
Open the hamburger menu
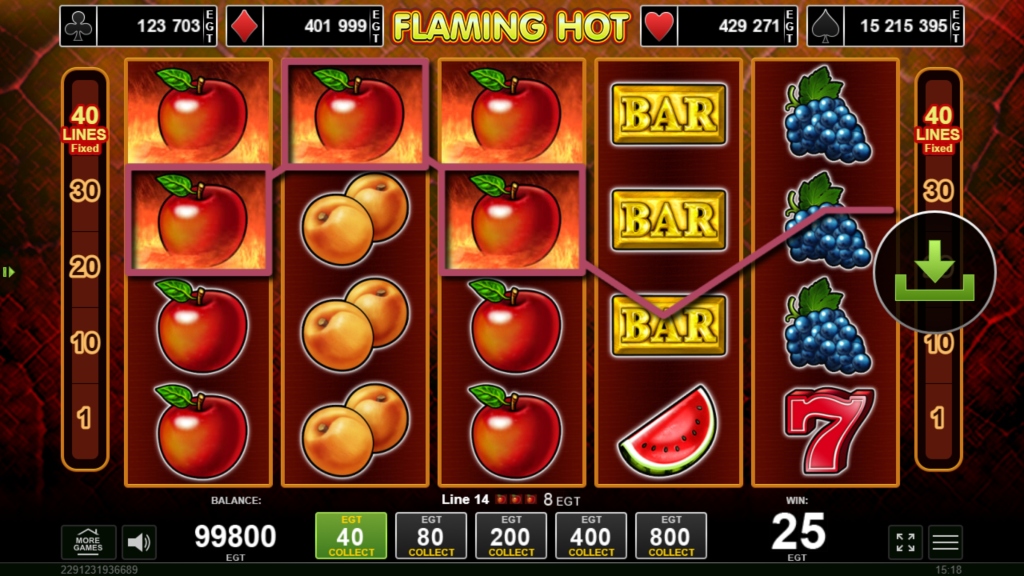click(945, 542)
